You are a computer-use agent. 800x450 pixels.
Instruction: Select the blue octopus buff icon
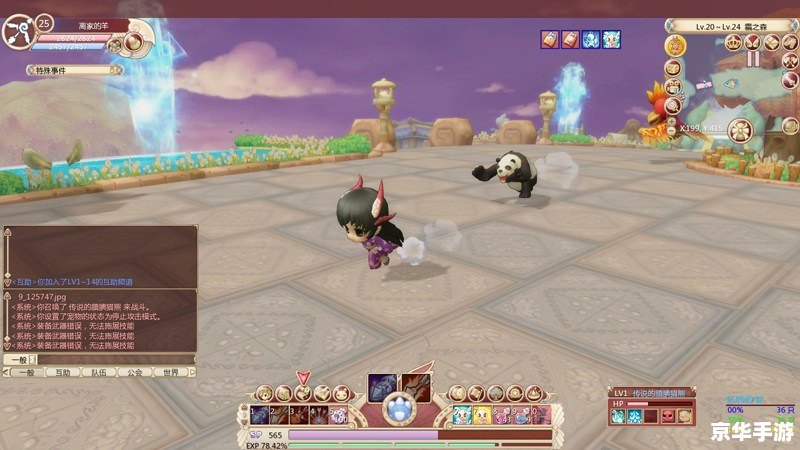(x=590, y=39)
